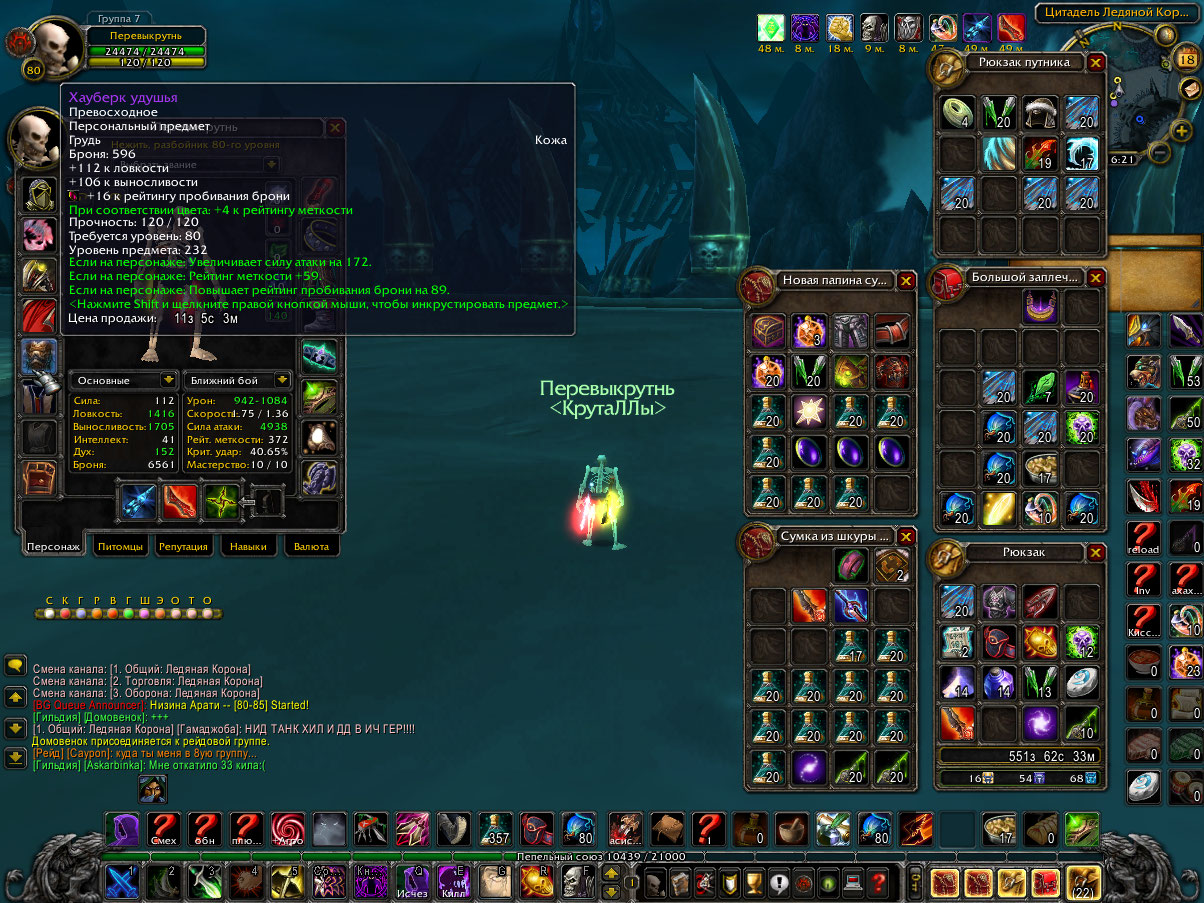The height and width of the screenshot is (903, 1204).
Task: Close the Сумка из шкуры bag
Action: point(906,536)
